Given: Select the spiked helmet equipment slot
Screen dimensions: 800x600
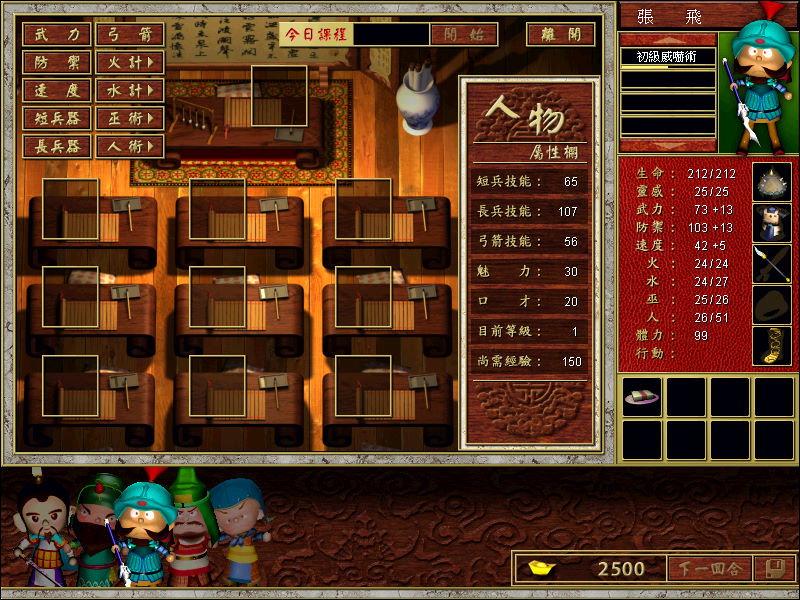Looking at the screenshot, I should click(x=771, y=182).
